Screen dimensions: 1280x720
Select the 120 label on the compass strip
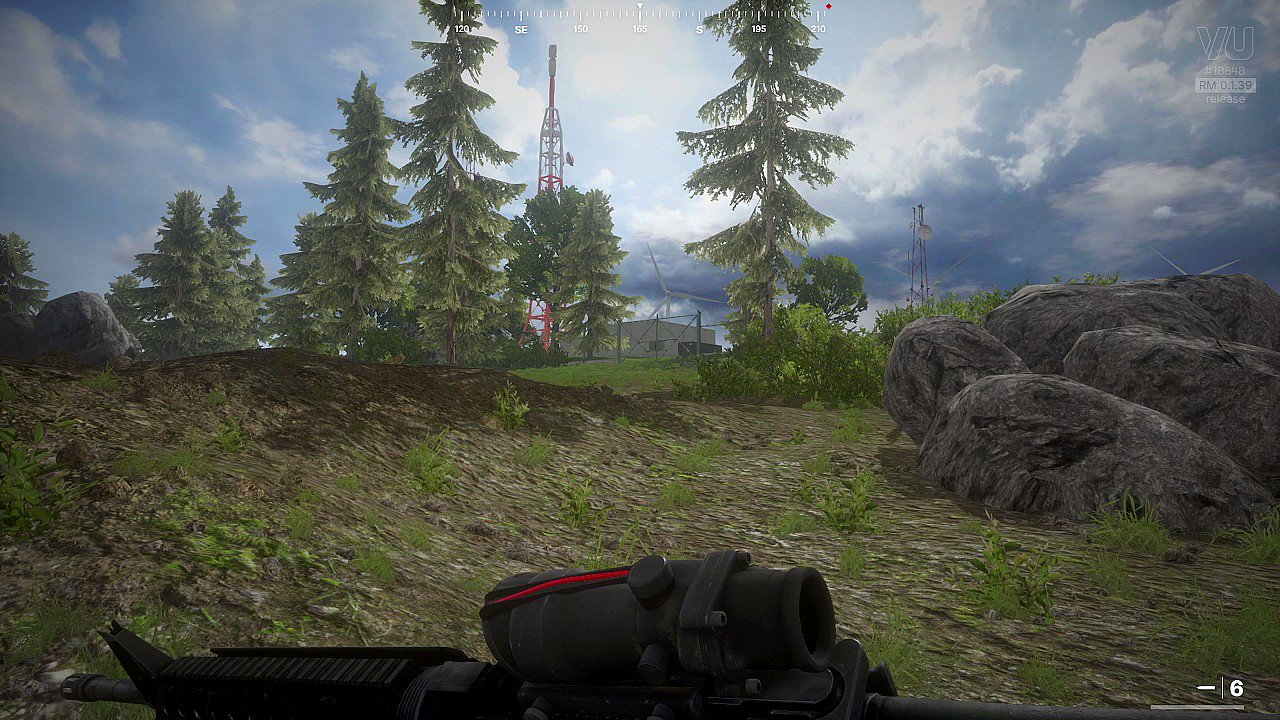point(461,29)
